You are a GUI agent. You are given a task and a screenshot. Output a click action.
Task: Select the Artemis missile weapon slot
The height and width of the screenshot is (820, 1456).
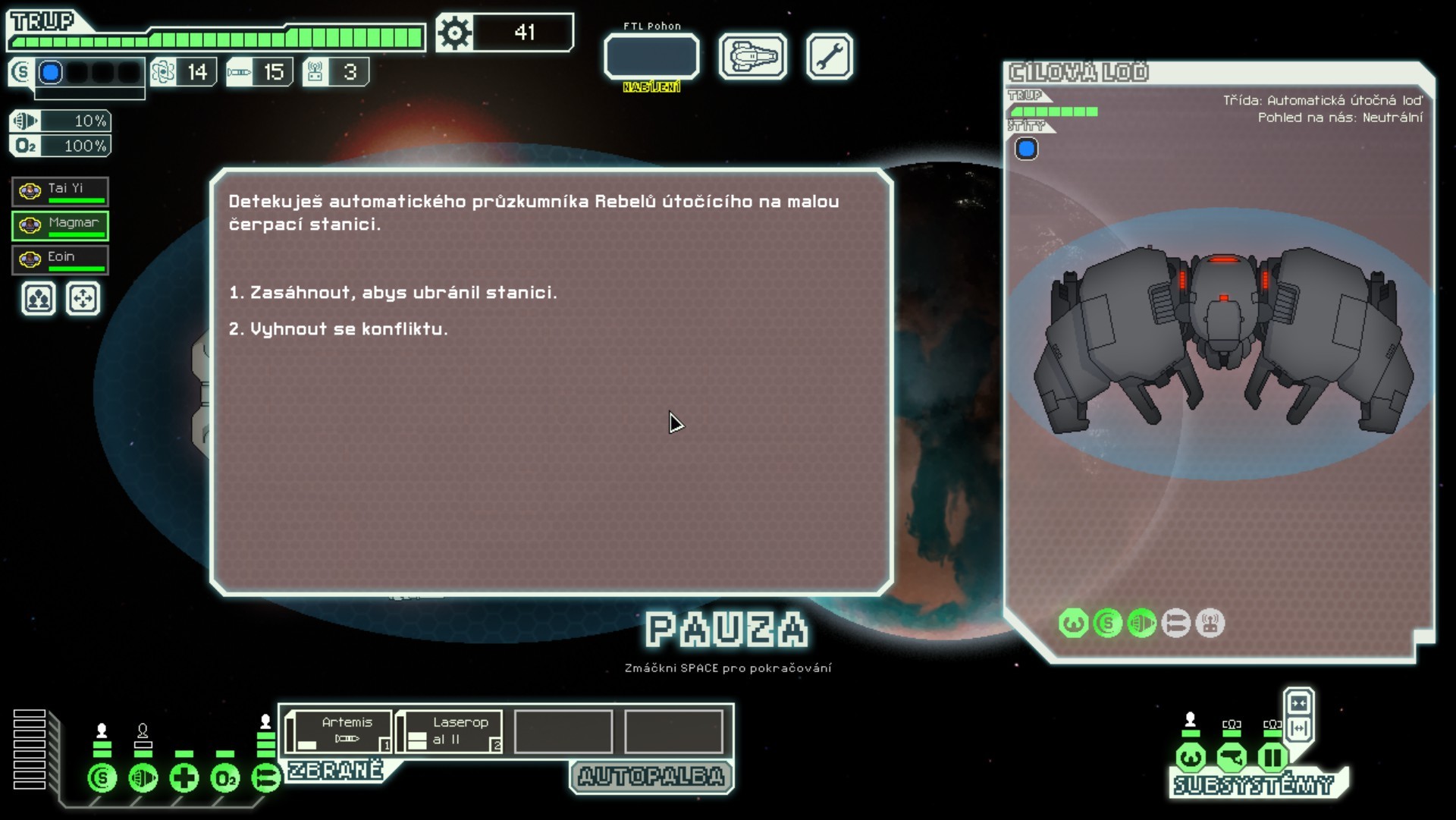point(340,731)
